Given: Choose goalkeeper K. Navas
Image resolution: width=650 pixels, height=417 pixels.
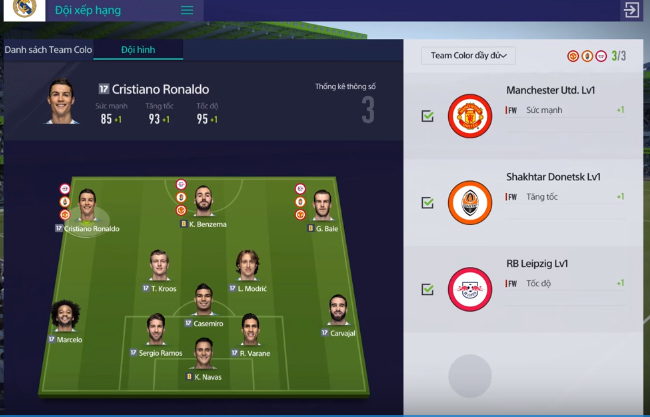Looking at the screenshot, I should tap(203, 354).
